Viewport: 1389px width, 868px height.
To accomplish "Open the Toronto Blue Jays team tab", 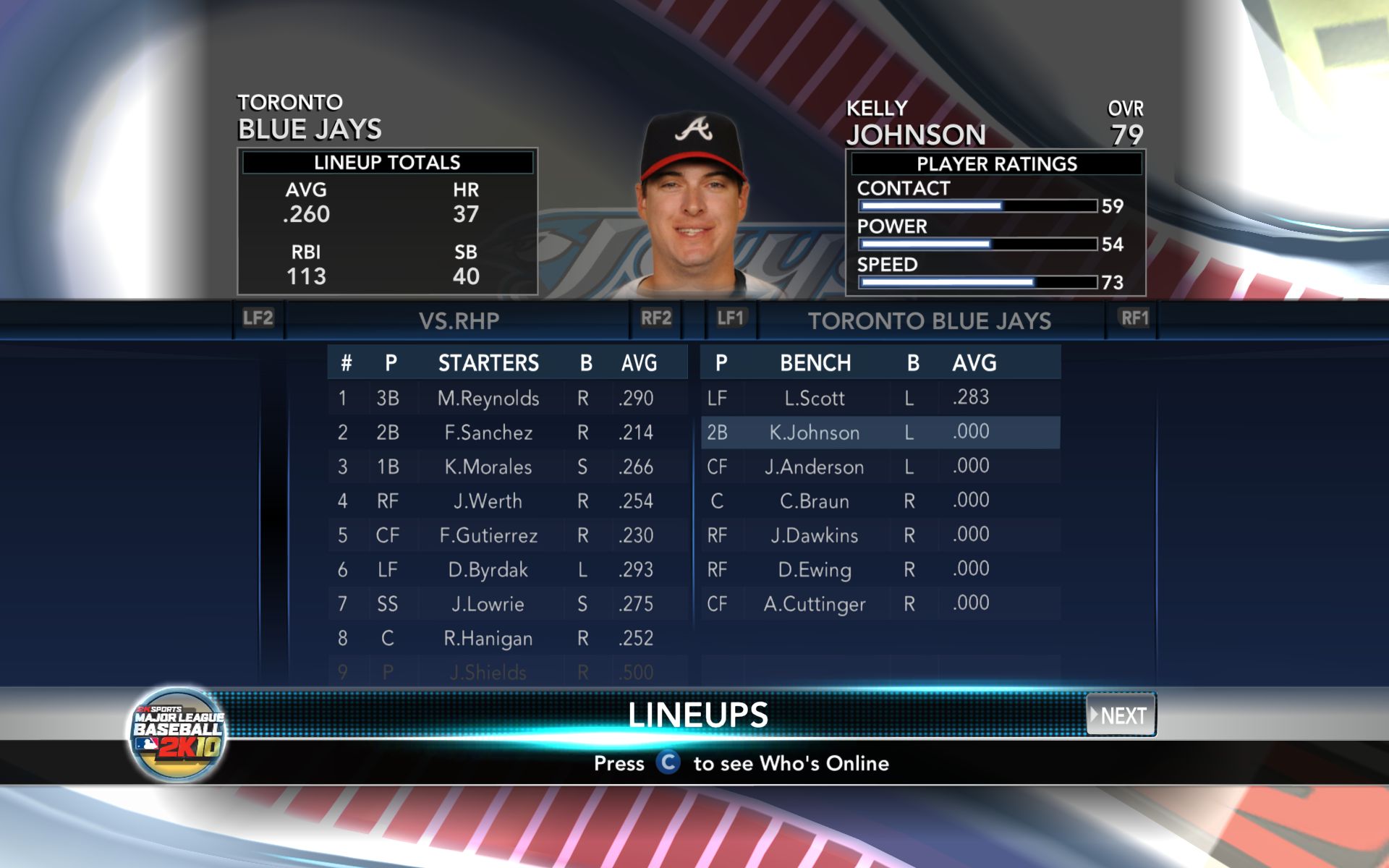I will 930,320.
